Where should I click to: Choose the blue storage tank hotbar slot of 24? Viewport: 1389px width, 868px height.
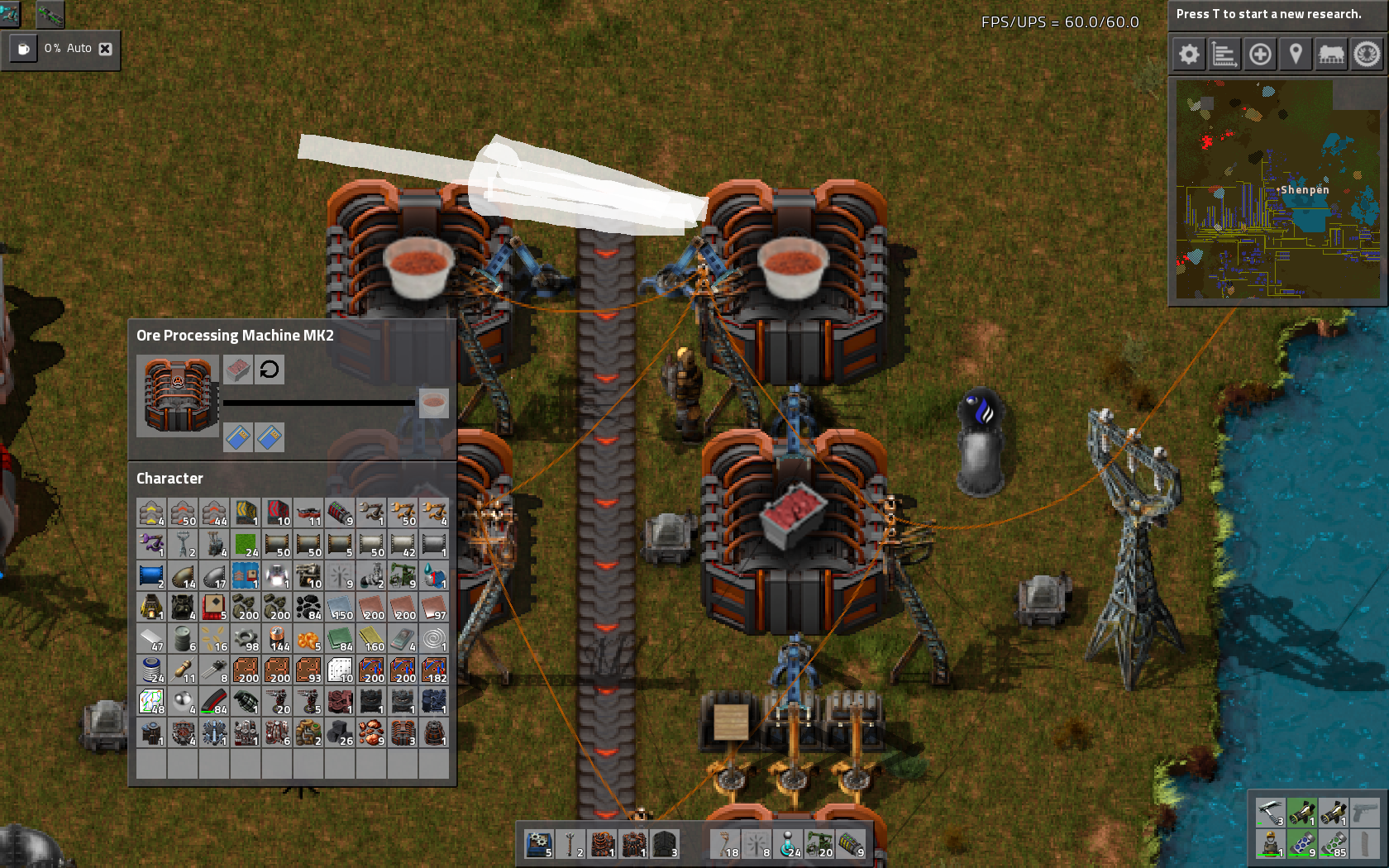click(x=789, y=844)
